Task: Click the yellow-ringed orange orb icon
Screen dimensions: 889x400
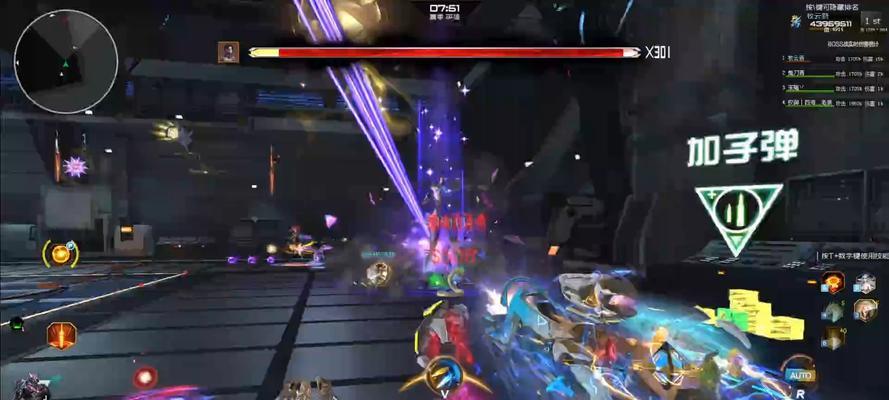Action: (61, 254)
